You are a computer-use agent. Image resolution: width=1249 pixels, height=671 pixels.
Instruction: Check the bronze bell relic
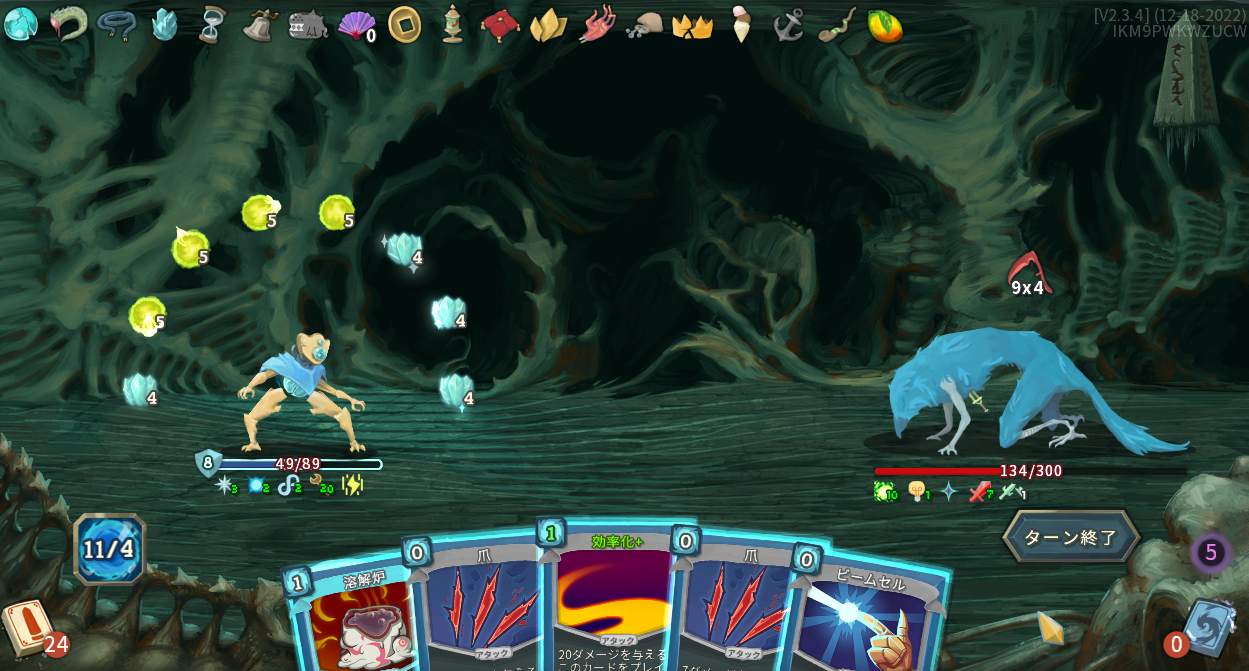click(x=259, y=24)
